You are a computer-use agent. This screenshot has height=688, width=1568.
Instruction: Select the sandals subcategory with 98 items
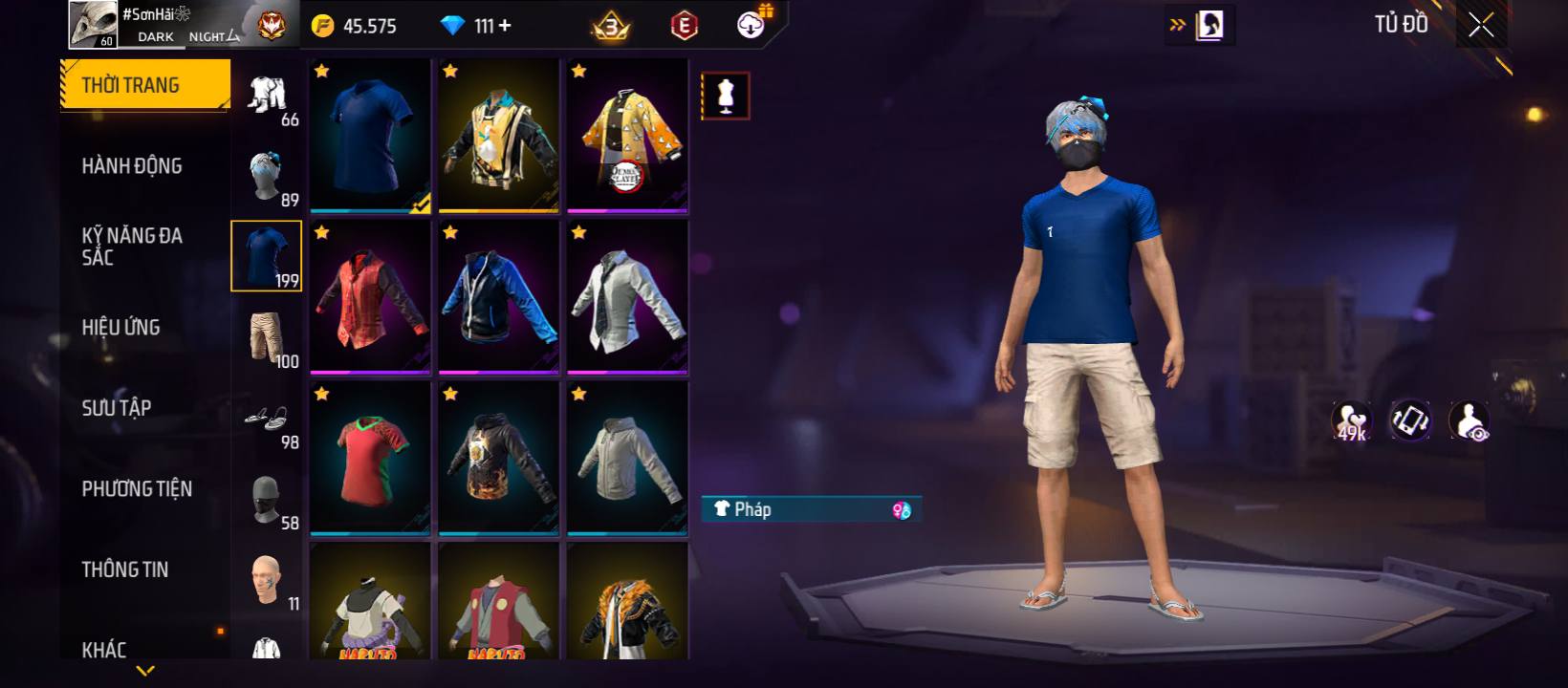tap(267, 419)
